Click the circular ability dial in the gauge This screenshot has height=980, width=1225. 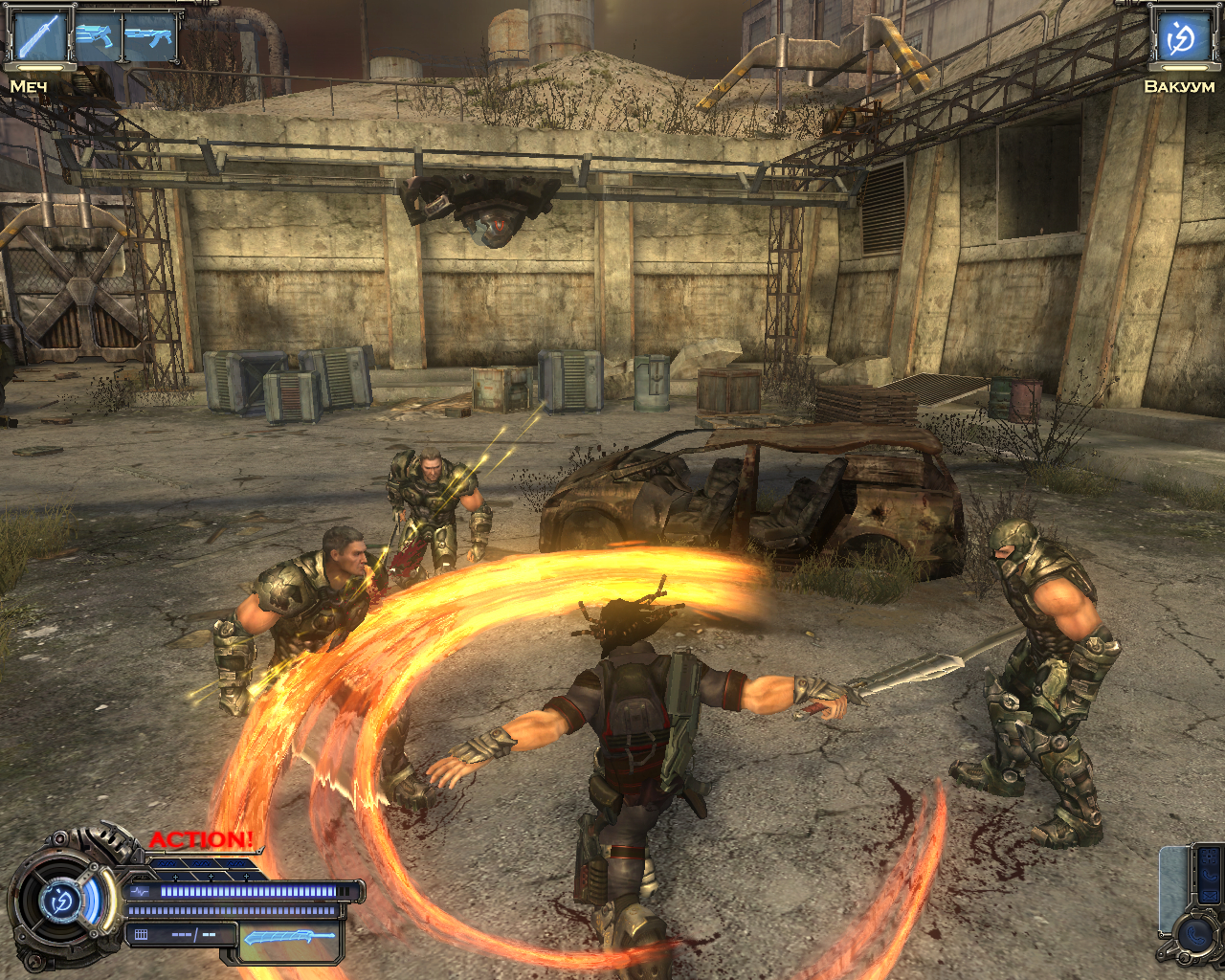[x=59, y=900]
